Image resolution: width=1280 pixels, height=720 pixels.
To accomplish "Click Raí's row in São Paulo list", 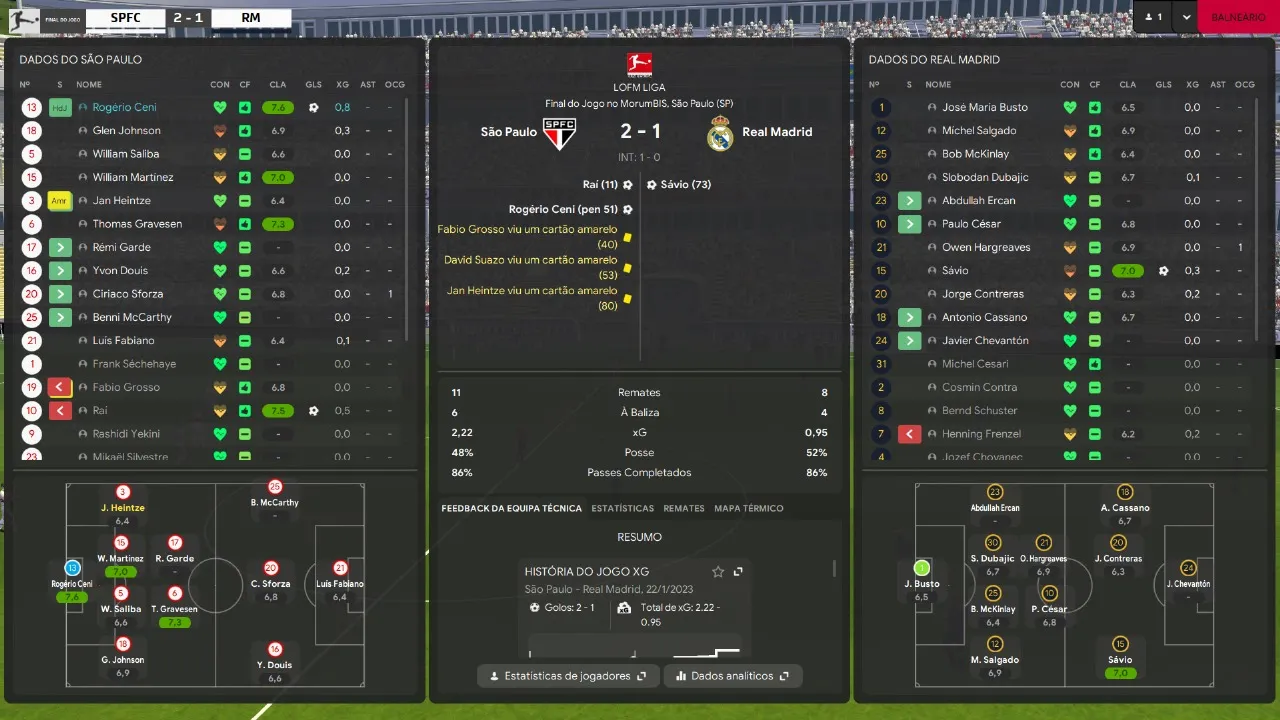I will coord(100,410).
